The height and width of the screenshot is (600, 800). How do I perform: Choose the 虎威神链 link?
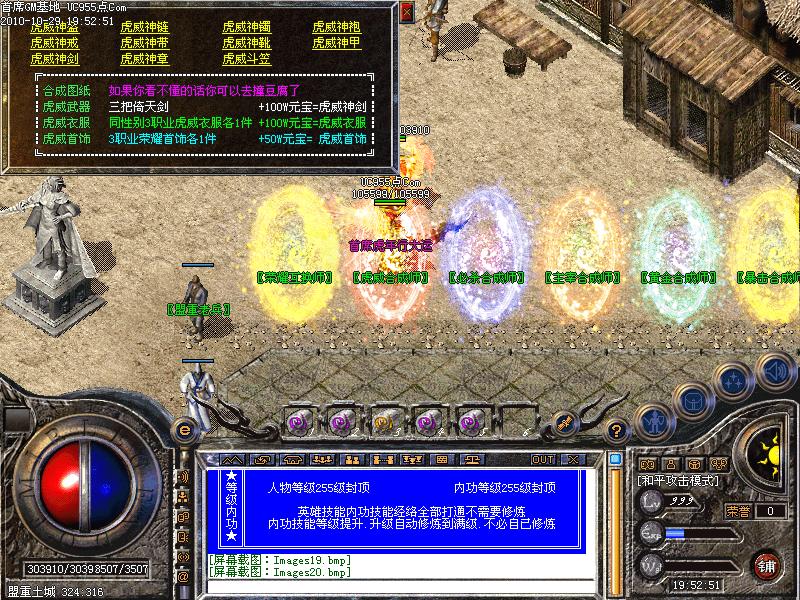point(145,27)
